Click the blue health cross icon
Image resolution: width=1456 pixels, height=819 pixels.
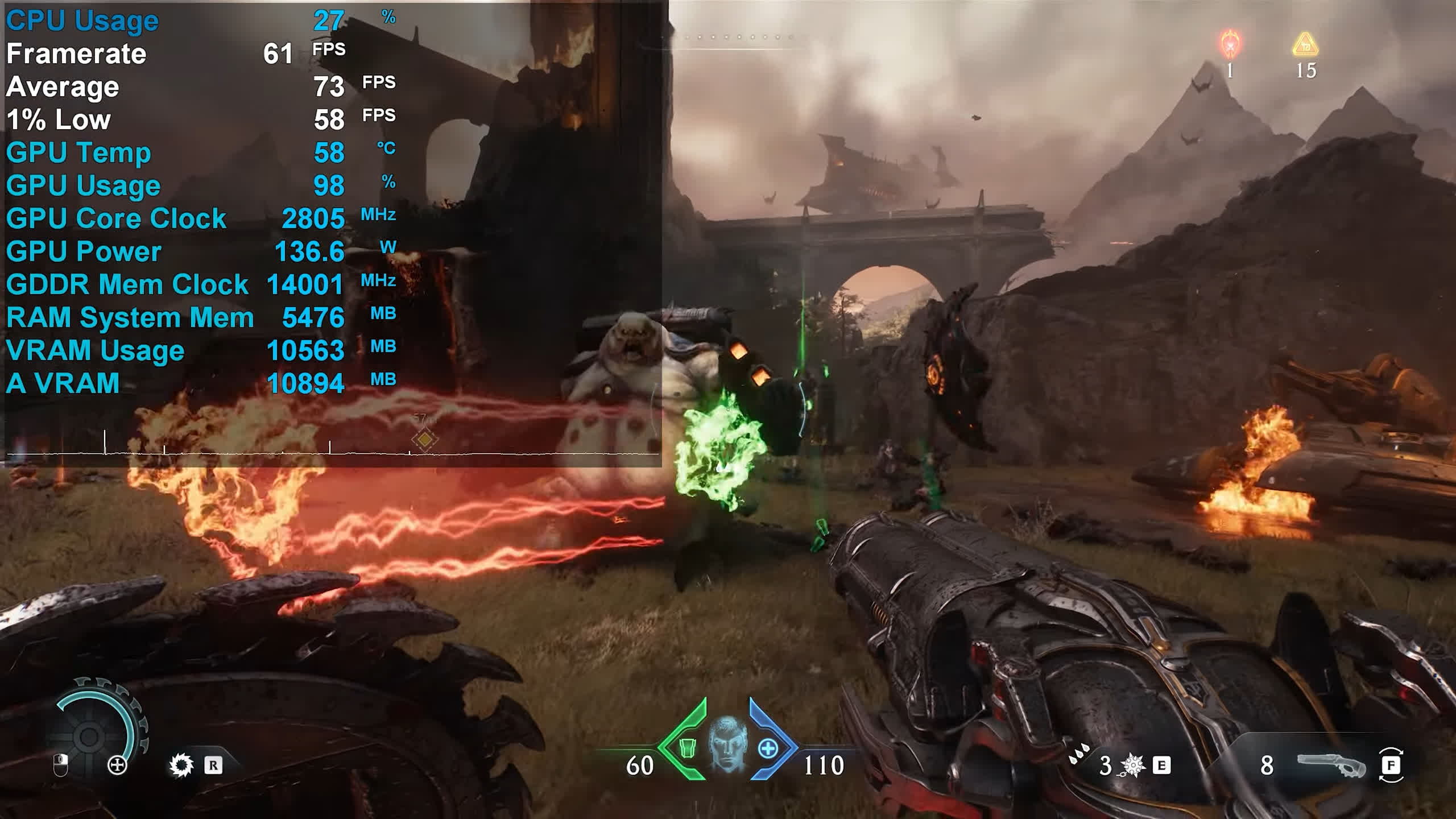coord(768,748)
